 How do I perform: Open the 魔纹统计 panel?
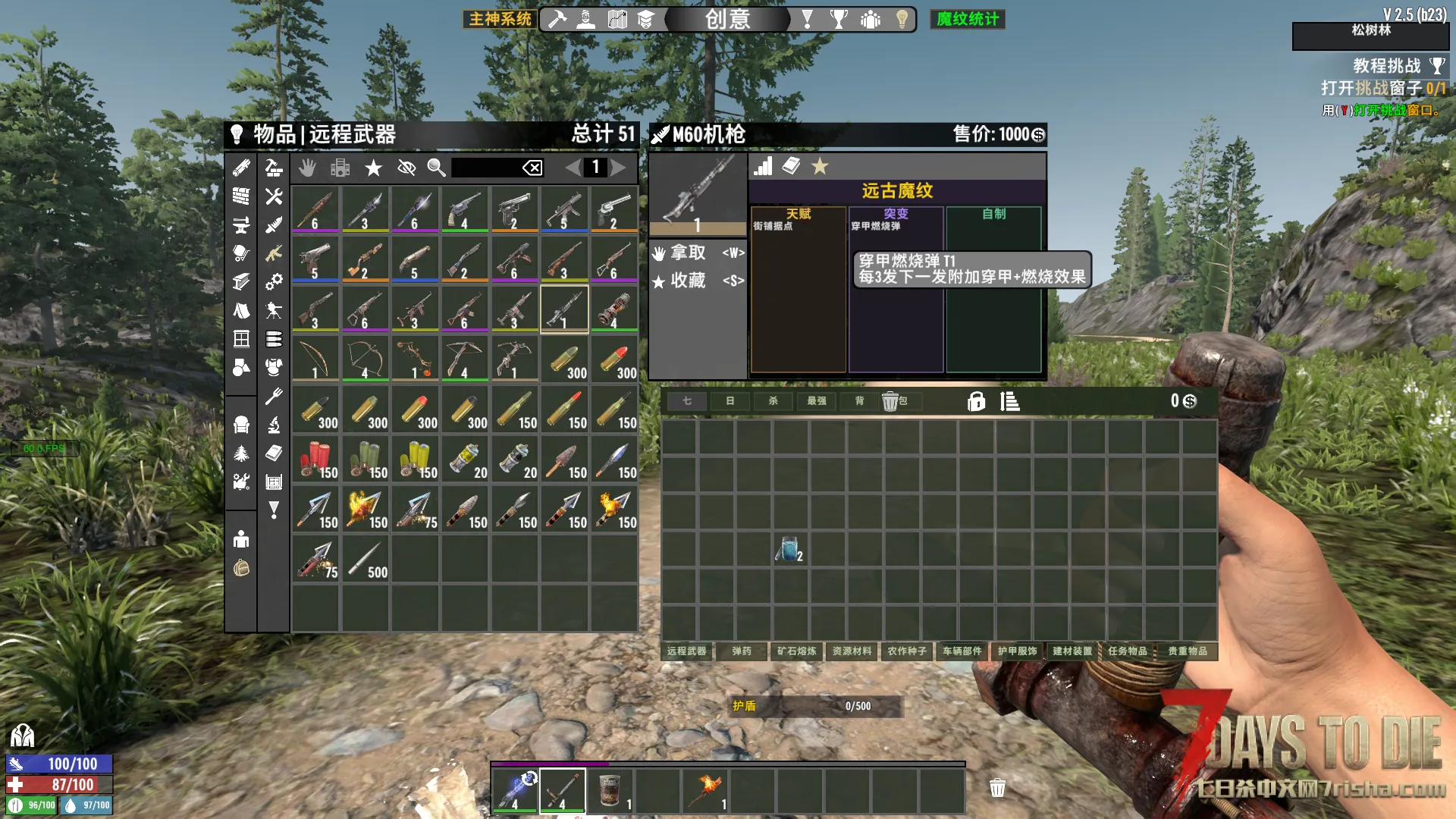[x=968, y=19]
